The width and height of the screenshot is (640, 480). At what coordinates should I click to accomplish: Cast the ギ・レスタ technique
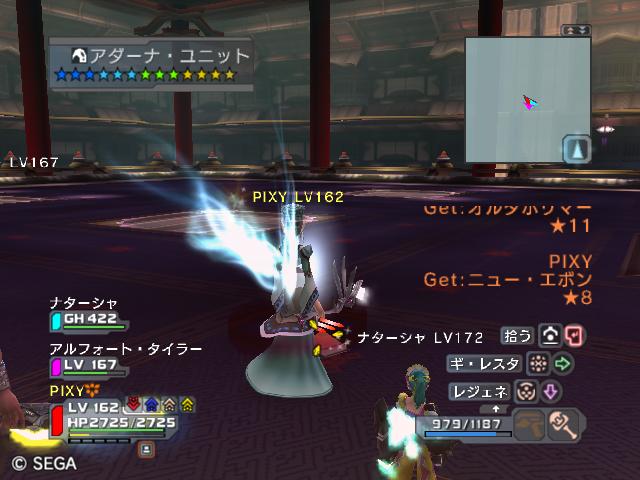485,363
